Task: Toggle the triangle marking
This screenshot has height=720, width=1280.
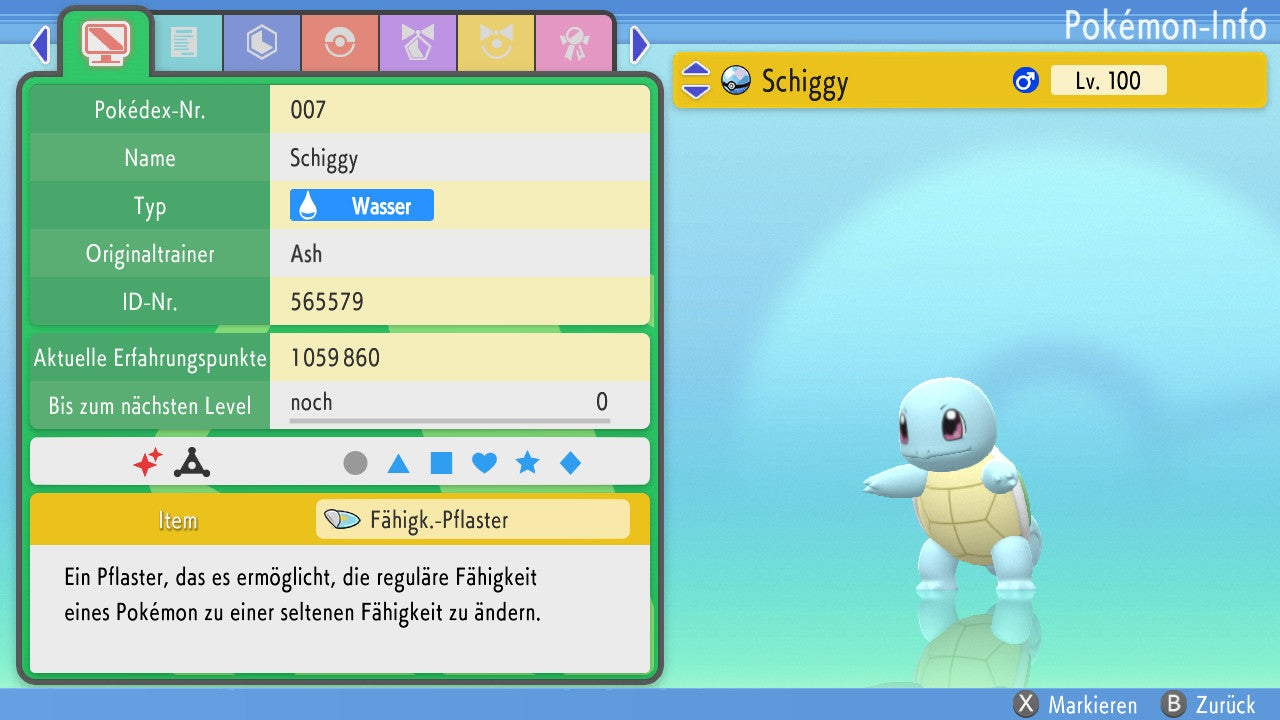Action: pos(398,463)
